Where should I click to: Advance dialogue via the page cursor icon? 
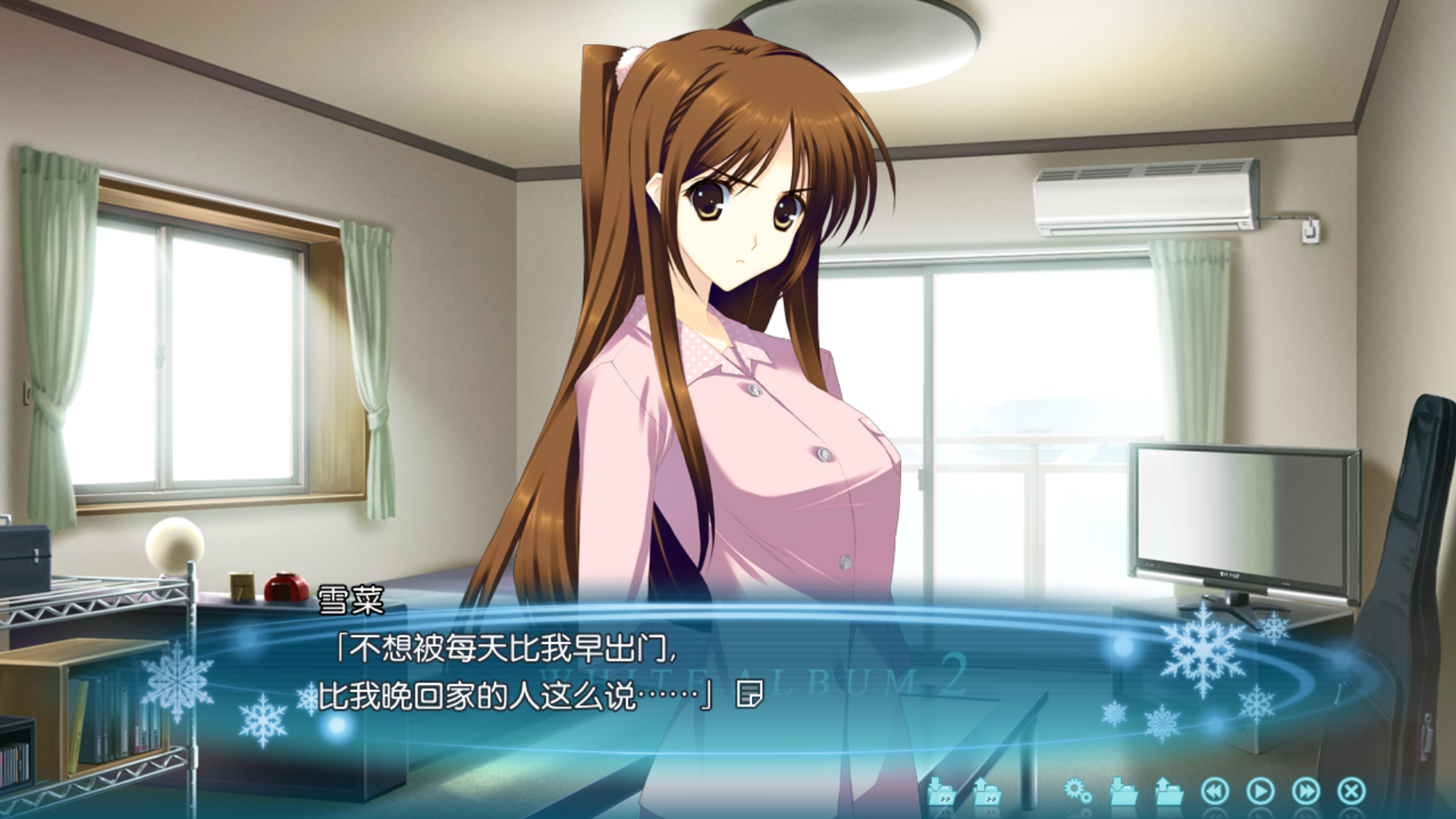tap(750, 694)
